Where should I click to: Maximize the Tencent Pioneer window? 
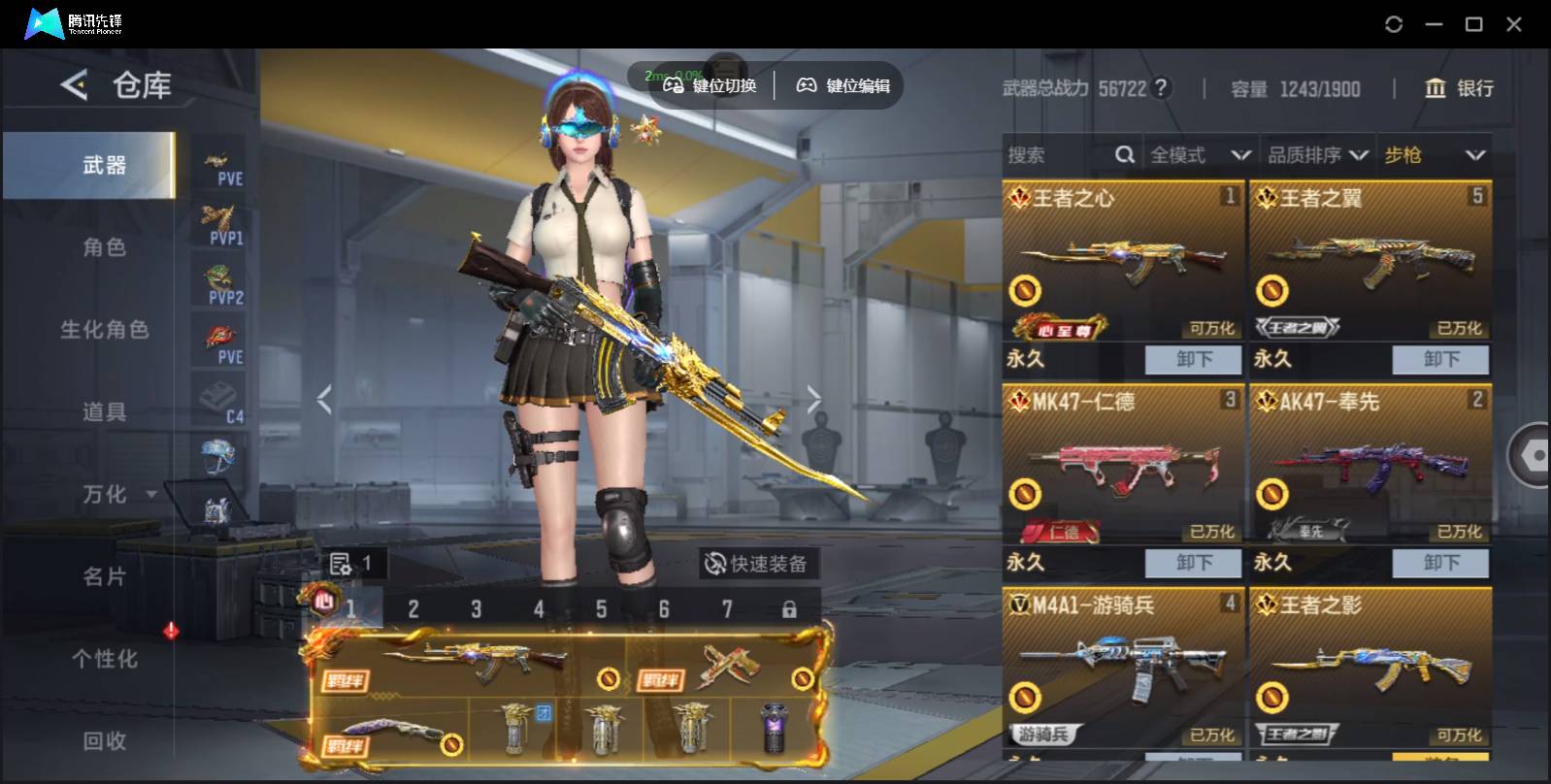1473,24
